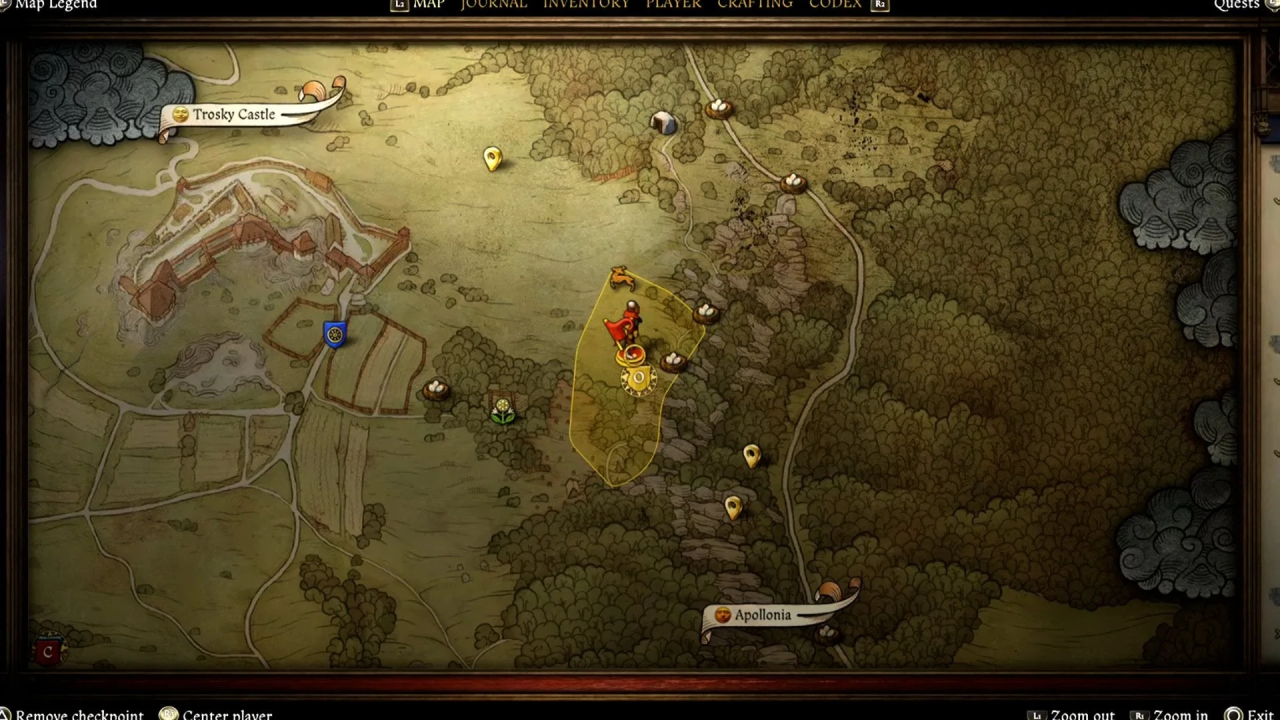Viewport: 1280px width, 720px height.
Task: Open the Inventory tab
Action: 586,5
